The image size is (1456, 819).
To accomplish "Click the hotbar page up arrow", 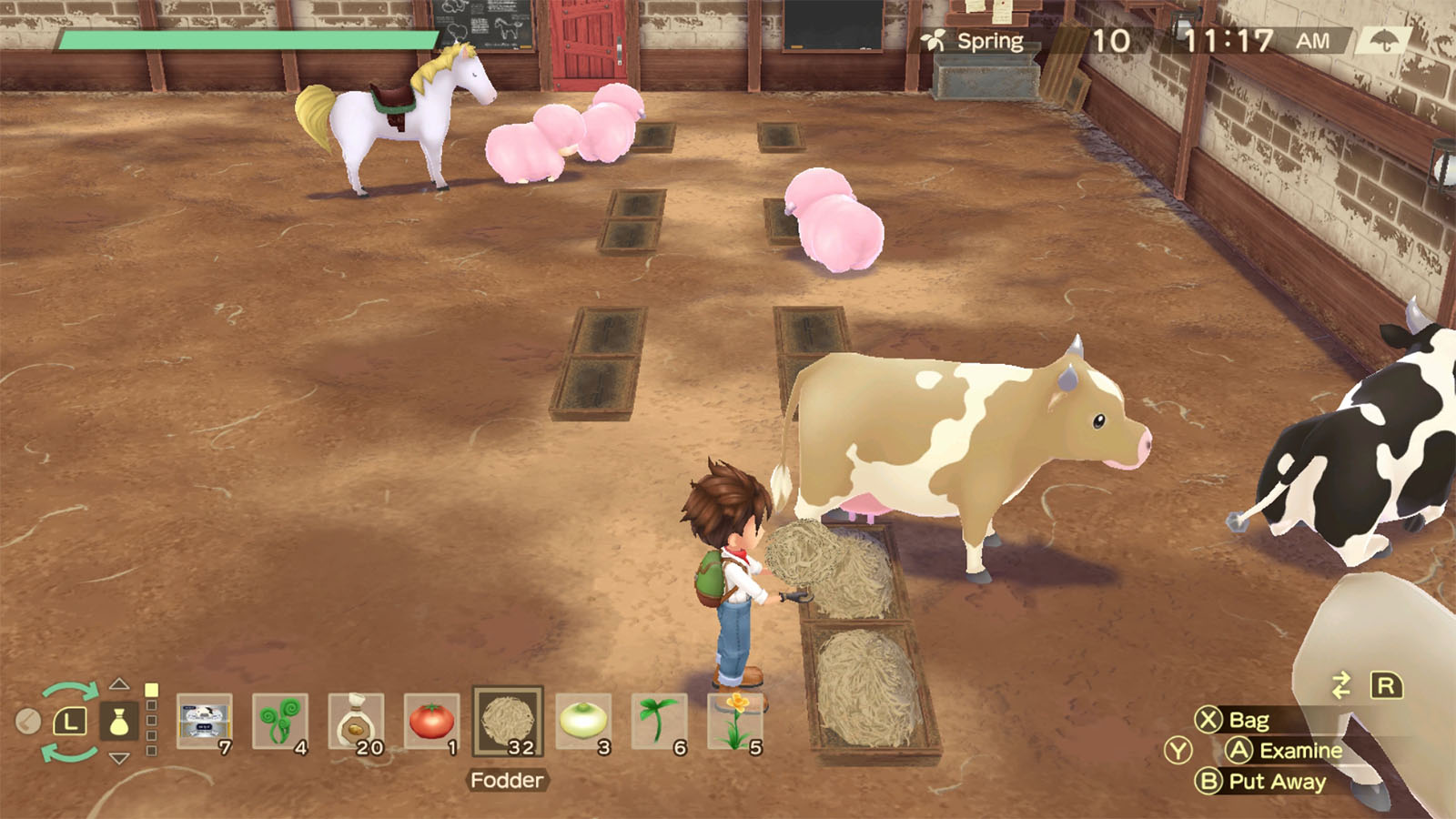I will (119, 684).
